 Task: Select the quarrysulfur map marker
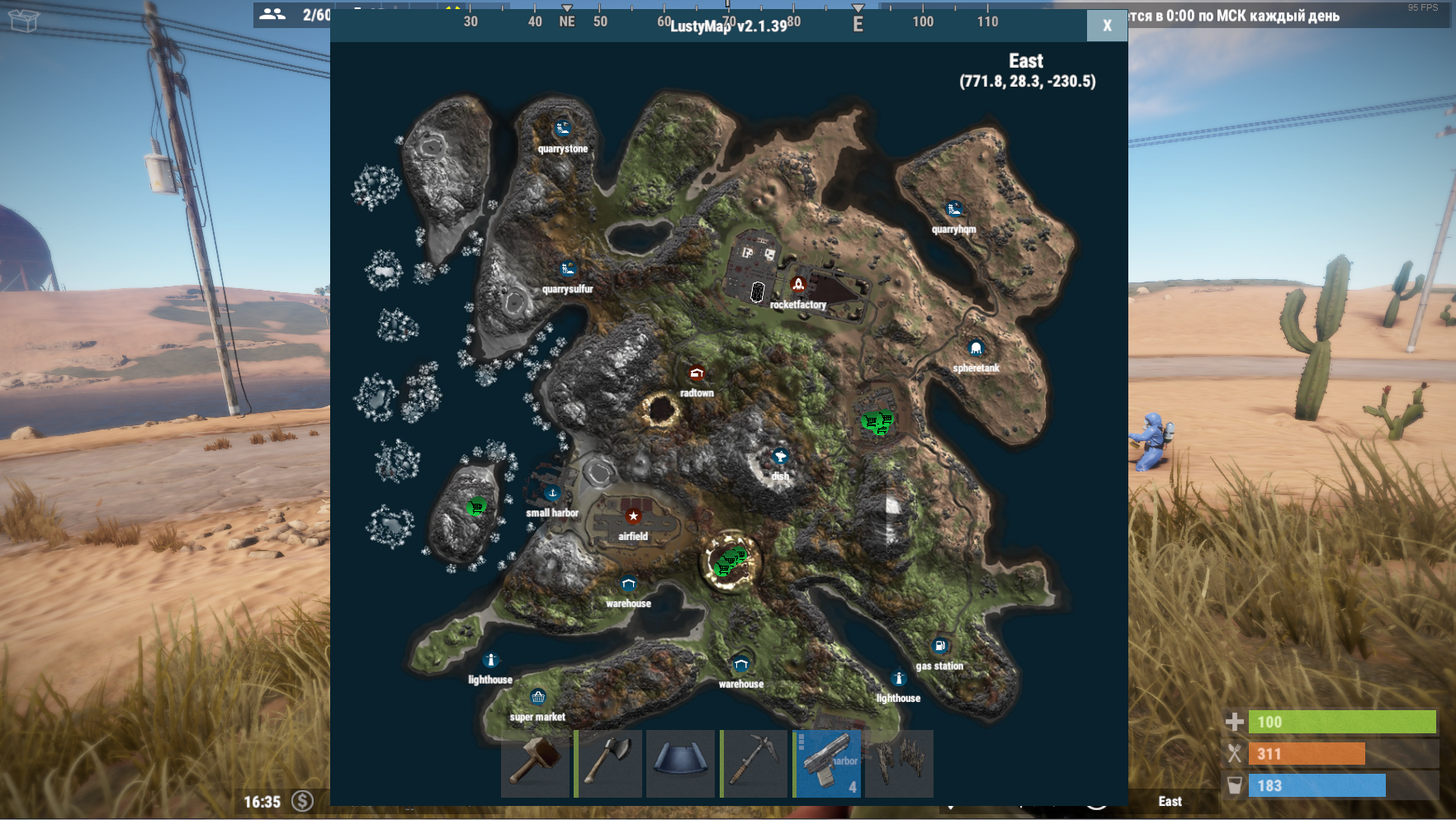567,269
